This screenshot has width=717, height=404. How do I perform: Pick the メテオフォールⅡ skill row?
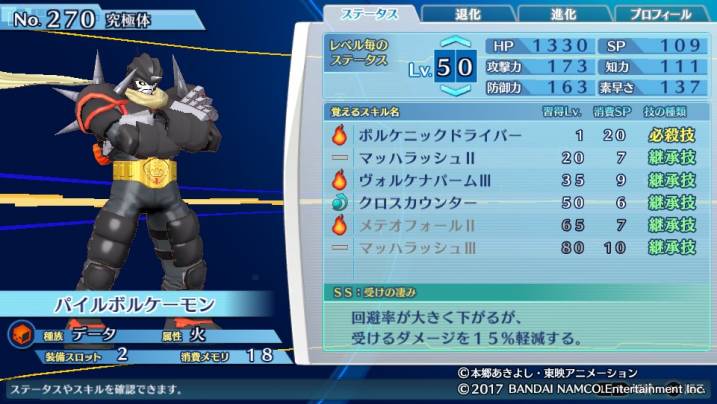coord(514,224)
